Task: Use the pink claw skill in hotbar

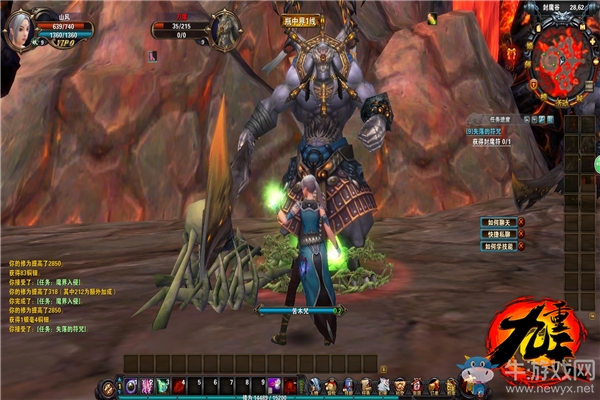Action: (148, 386)
